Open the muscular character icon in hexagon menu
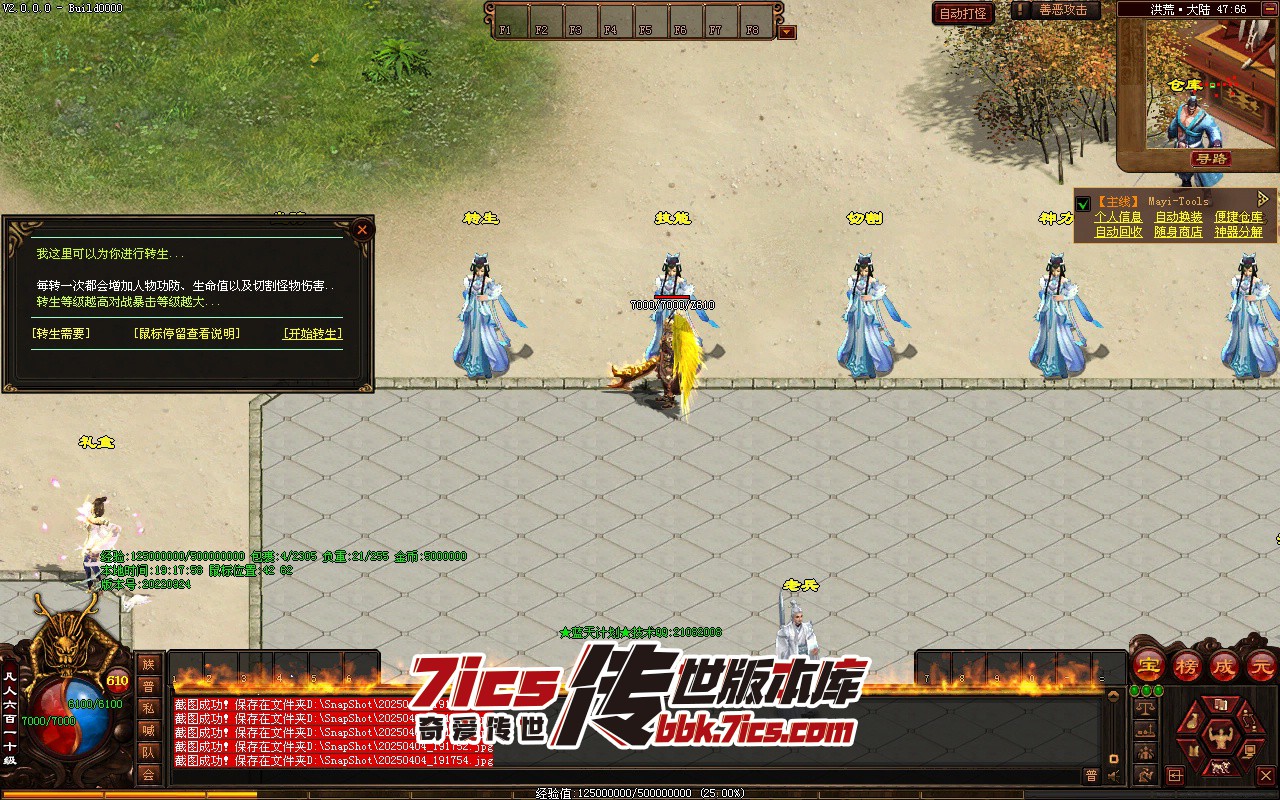Image resolution: width=1280 pixels, height=800 pixels. click(1219, 740)
